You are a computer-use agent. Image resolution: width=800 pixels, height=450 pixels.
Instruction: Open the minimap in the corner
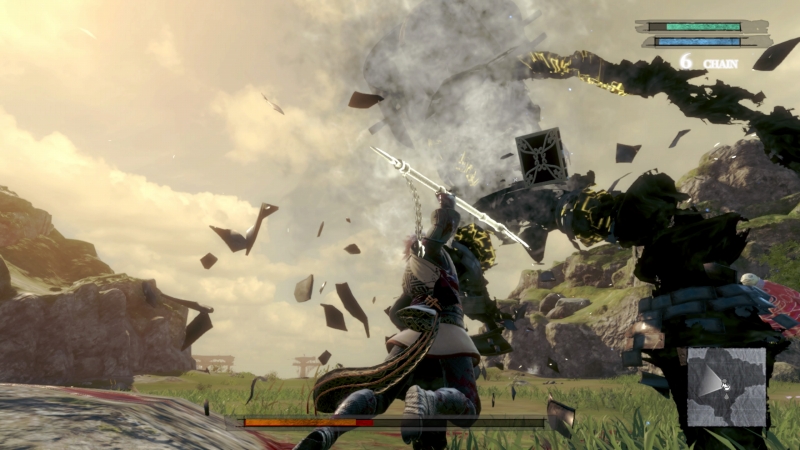pyautogui.click(x=726, y=387)
